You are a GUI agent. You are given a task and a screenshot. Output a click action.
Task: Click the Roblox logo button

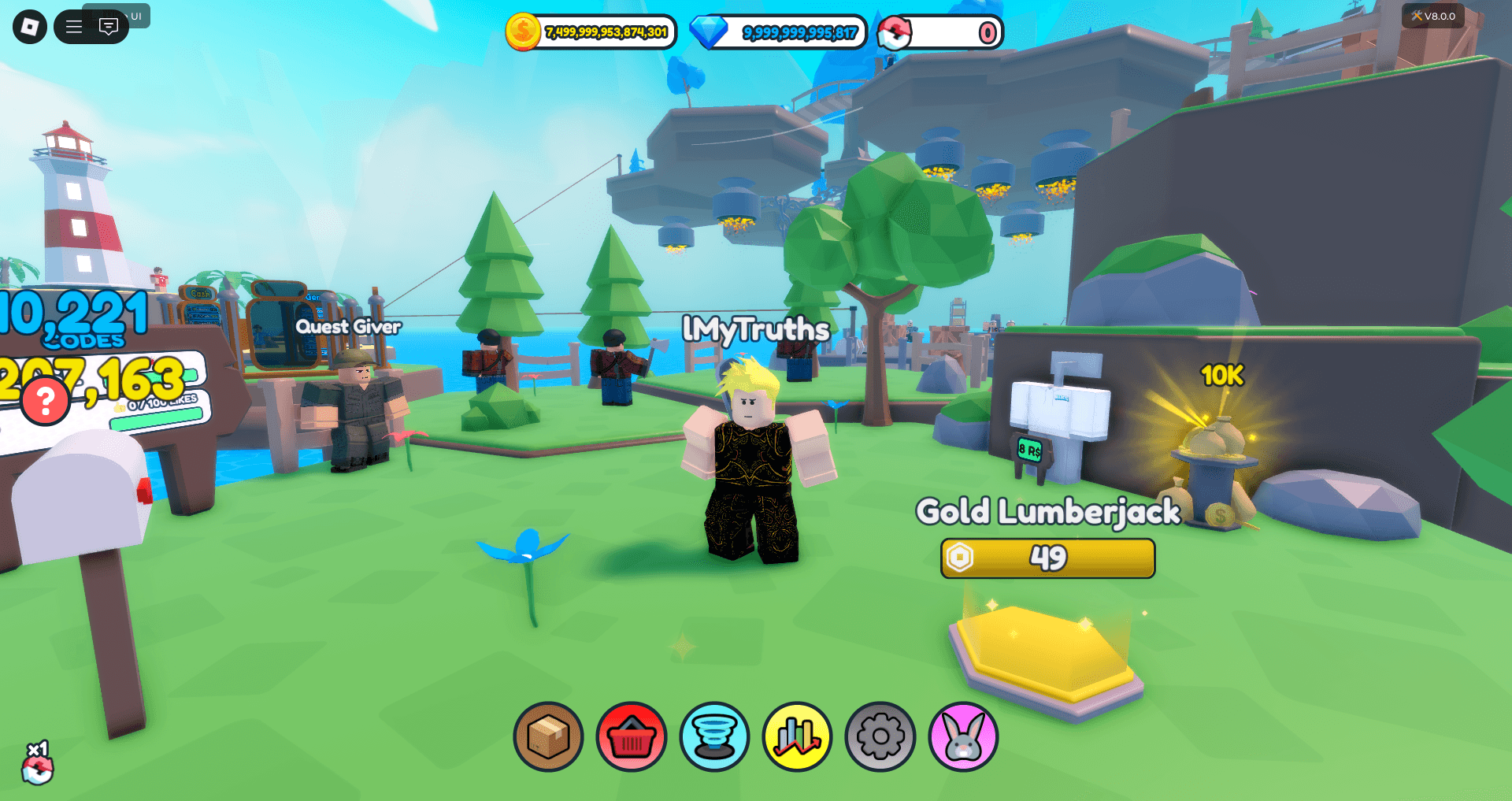29,26
